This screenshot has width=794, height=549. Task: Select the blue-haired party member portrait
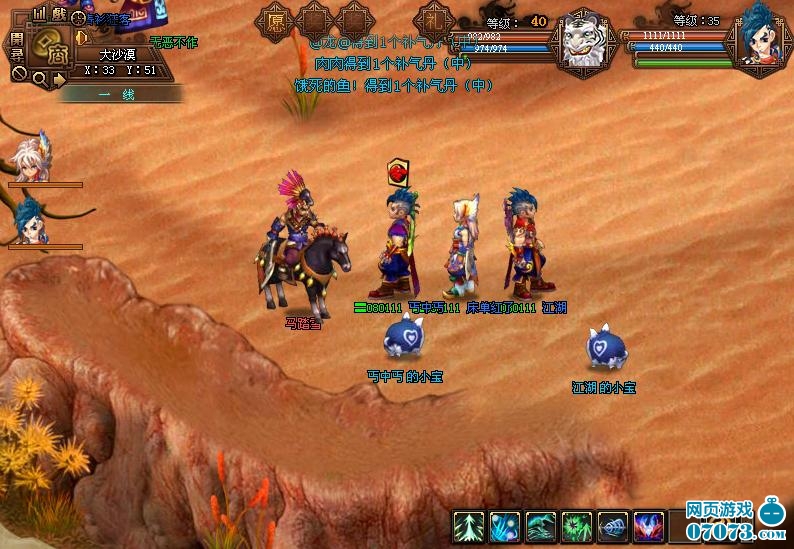click(x=30, y=222)
